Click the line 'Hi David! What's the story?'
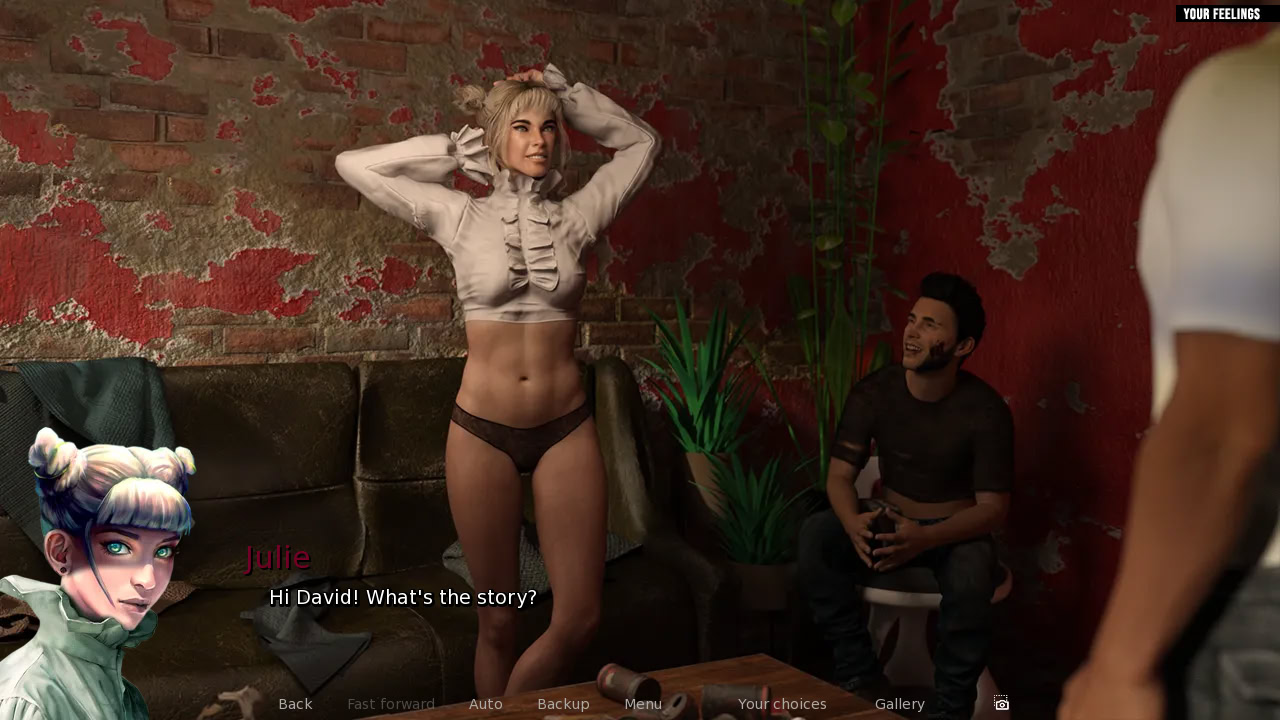1280x720 pixels. tap(402, 597)
